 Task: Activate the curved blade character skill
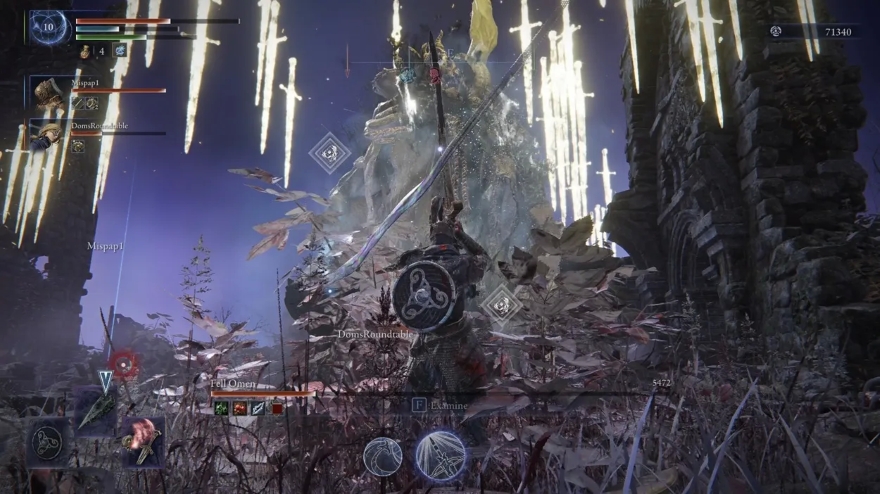[382, 456]
